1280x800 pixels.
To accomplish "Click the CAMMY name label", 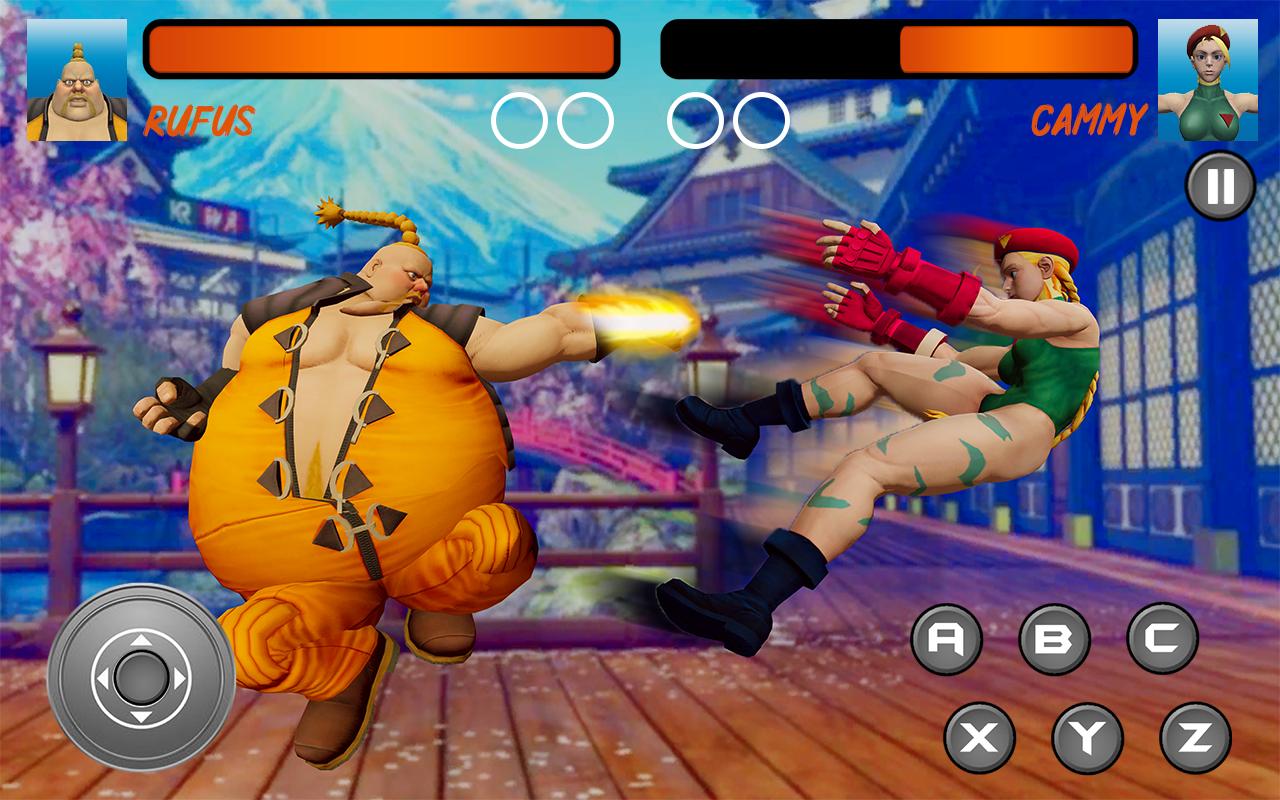I will coord(1090,119).
